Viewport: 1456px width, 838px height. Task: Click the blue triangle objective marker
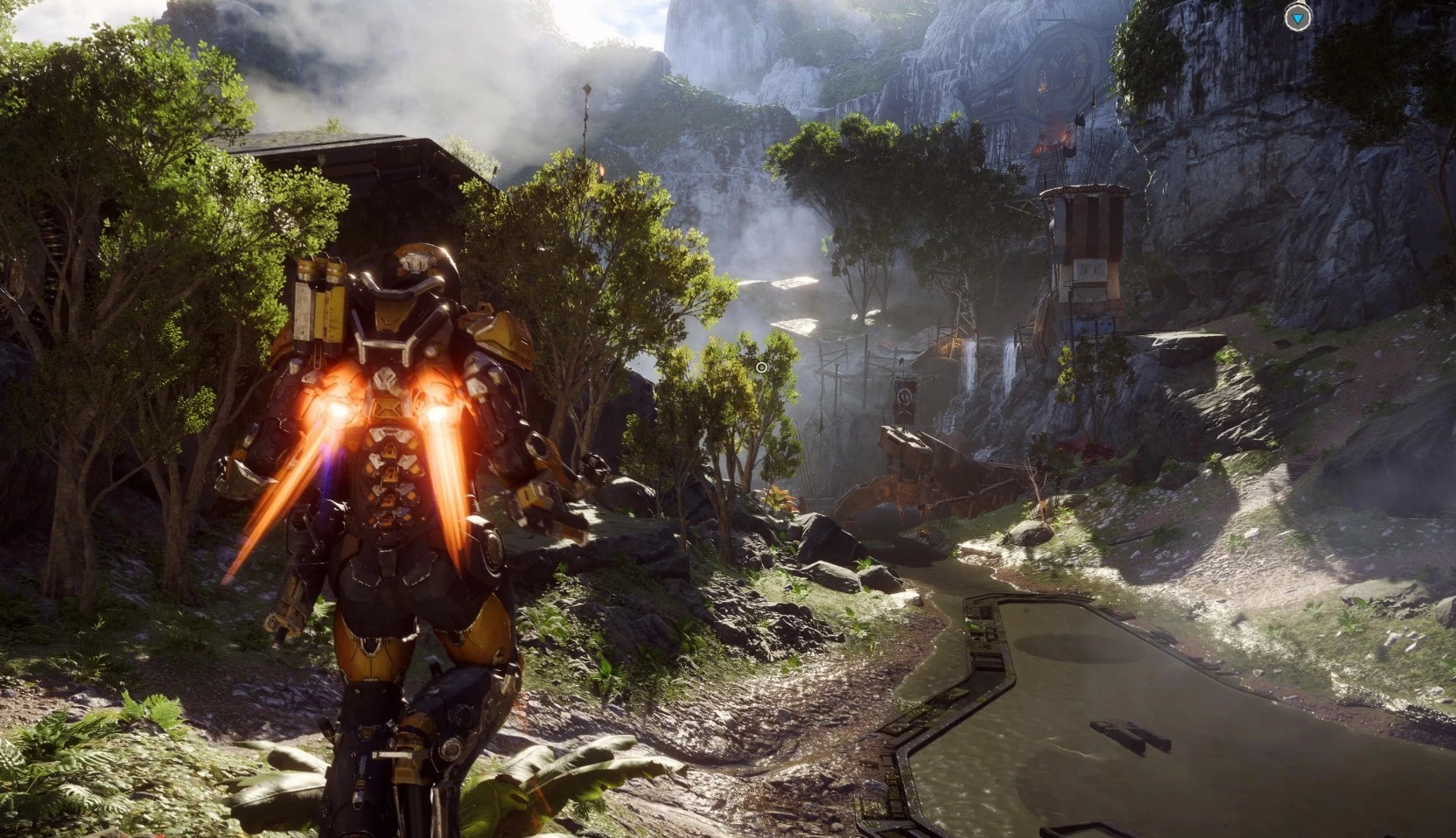[1298, 17]
